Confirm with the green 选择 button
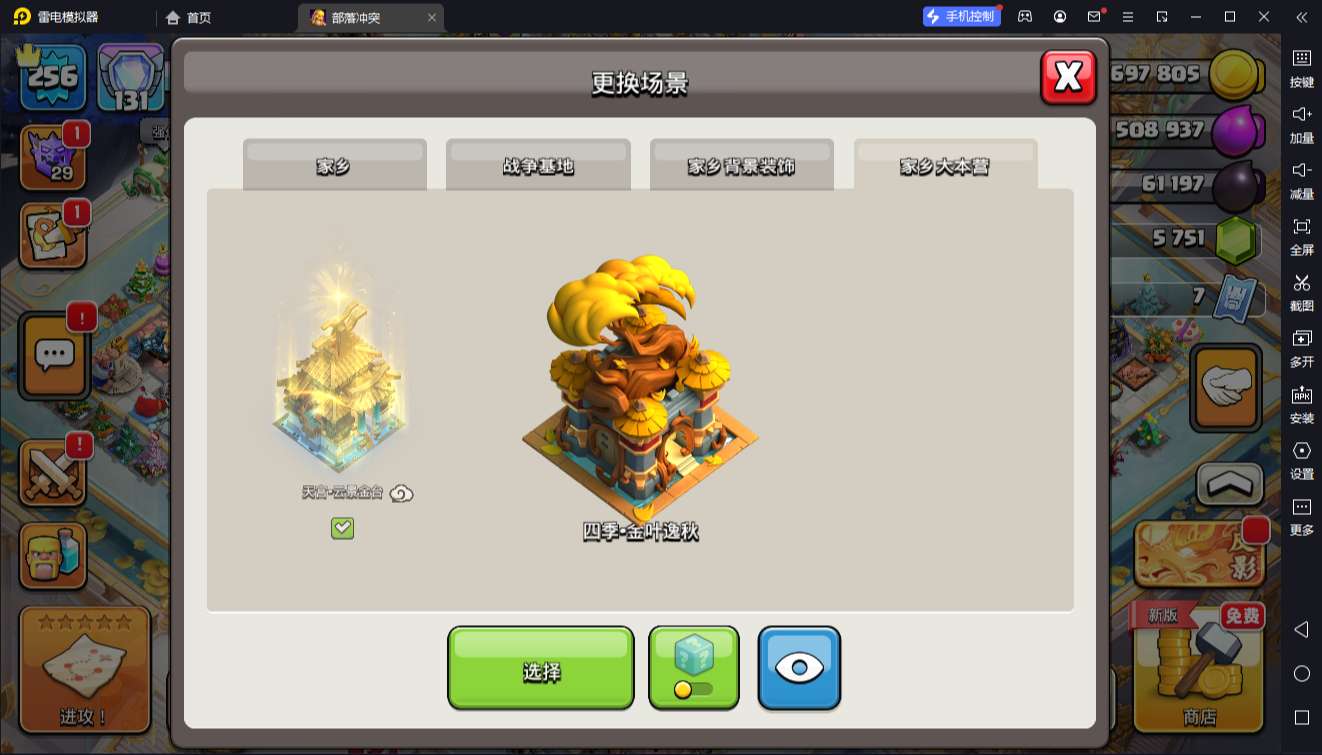This screenshot has height=755, width=1322. [540, 668]
